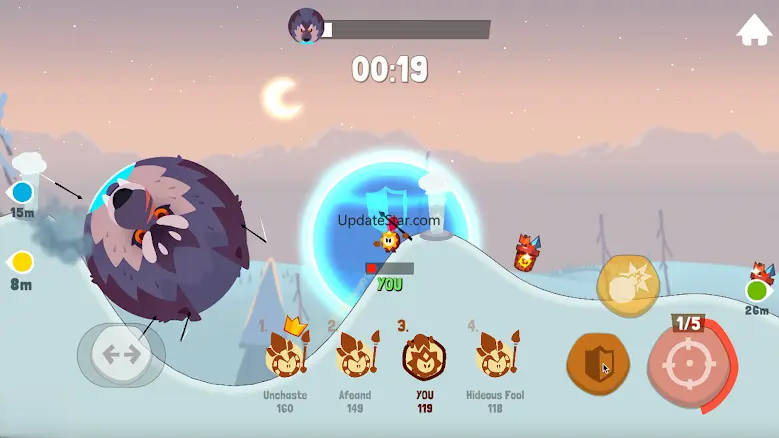Activate the shield ability button
779x438 pixels.
pyautogui.click(x=598, y=364)
